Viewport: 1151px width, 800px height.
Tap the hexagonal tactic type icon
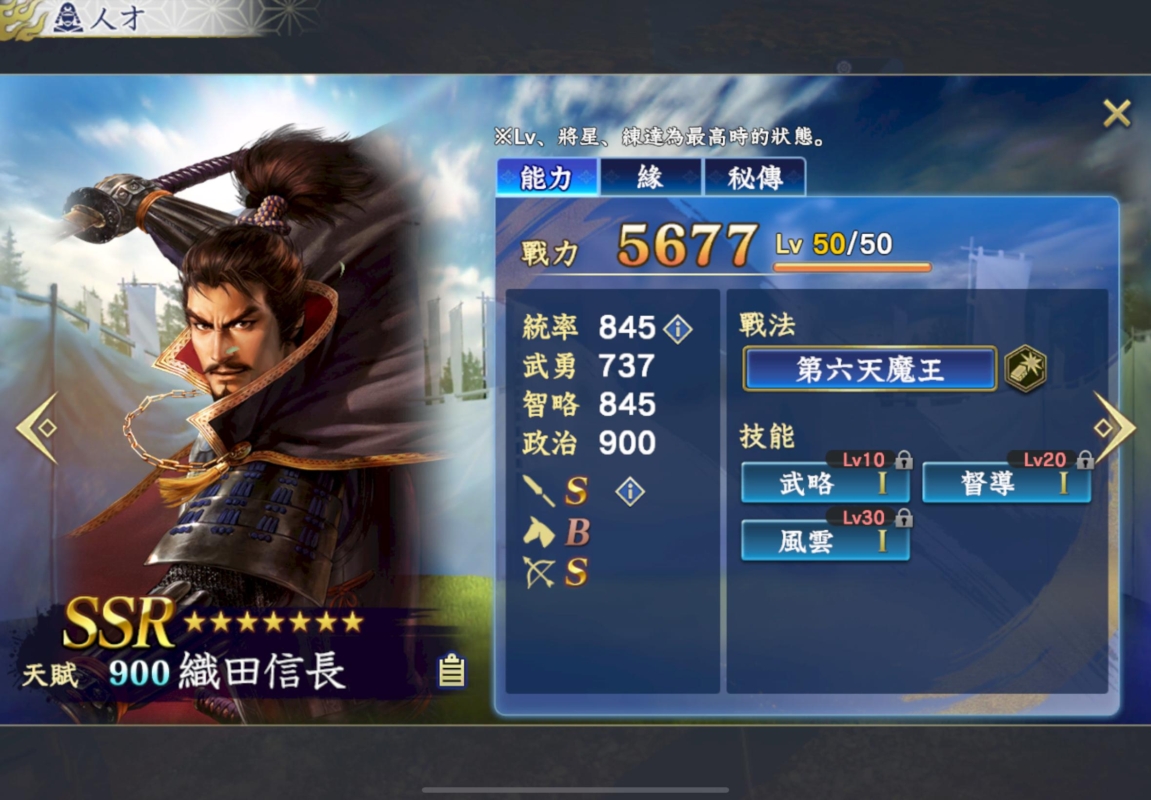[x=1025, y=368]
